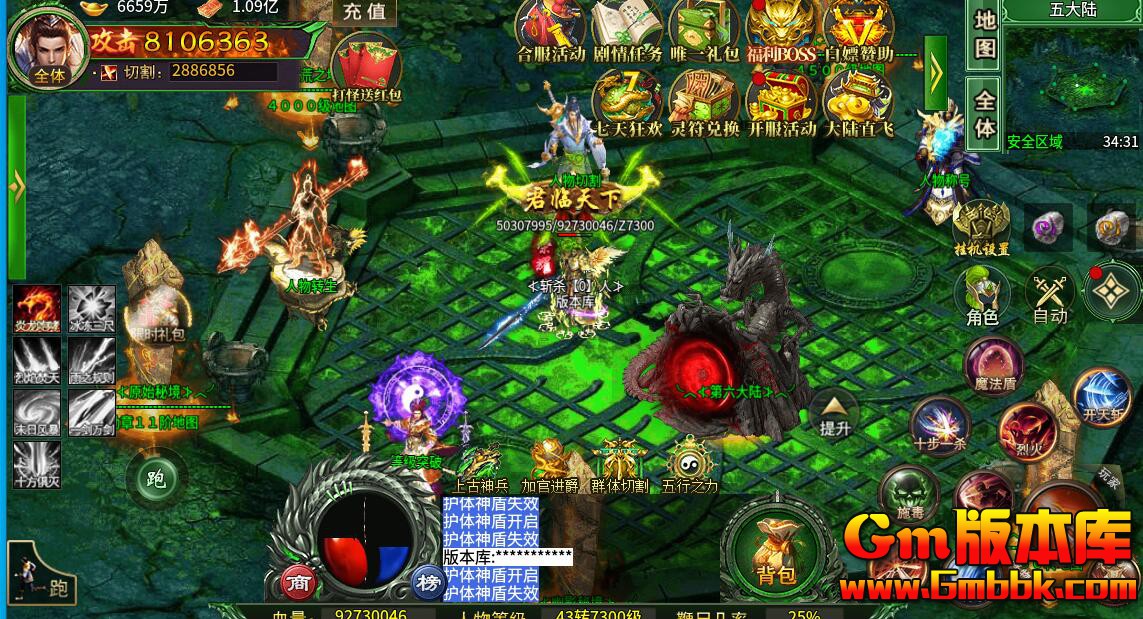Click the 五大陆 minimap
Image resolution: width=1143 pixels, height=619 pixels.
pos(1072,82)
